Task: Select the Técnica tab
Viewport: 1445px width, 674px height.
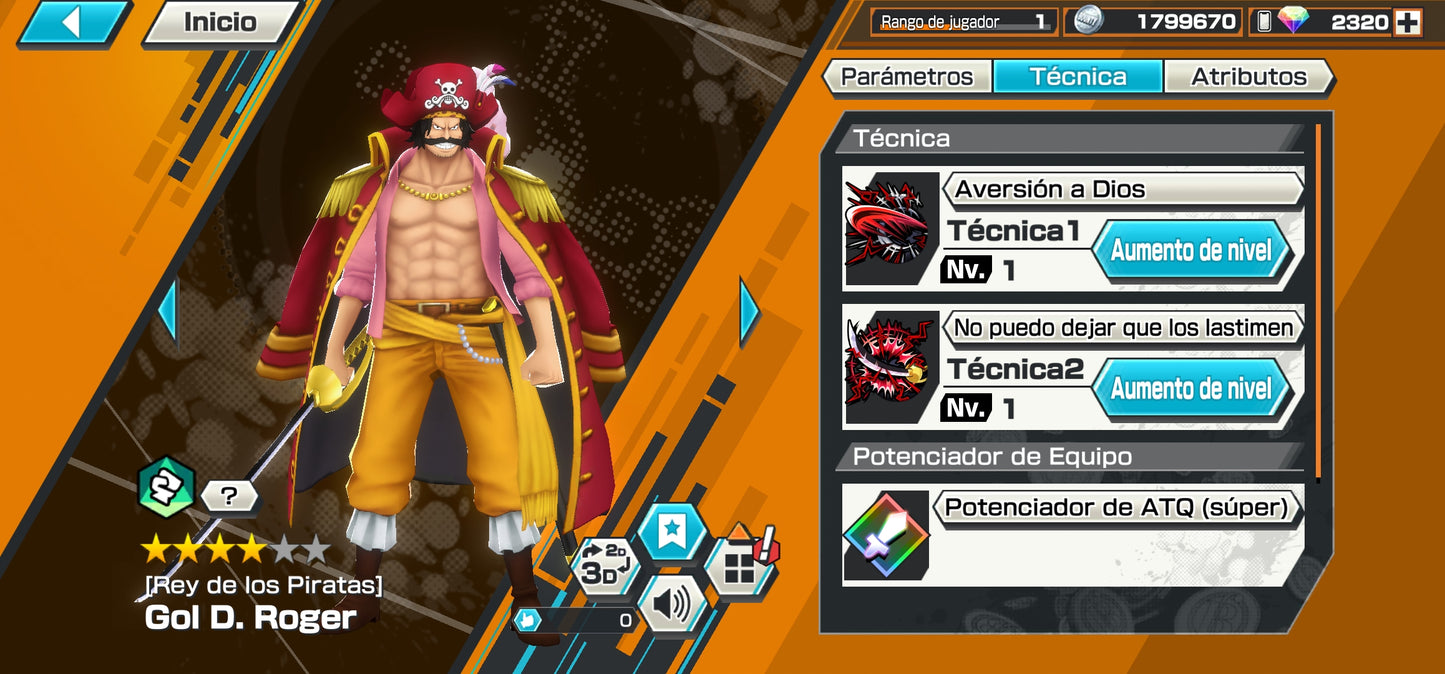Action: pos(1077,77)
